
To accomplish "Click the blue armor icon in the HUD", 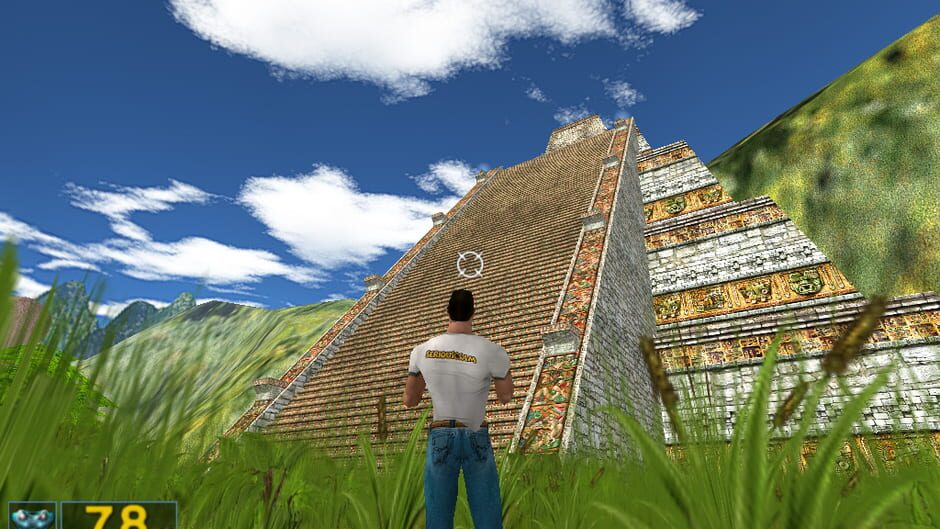I will pos(32,516).
